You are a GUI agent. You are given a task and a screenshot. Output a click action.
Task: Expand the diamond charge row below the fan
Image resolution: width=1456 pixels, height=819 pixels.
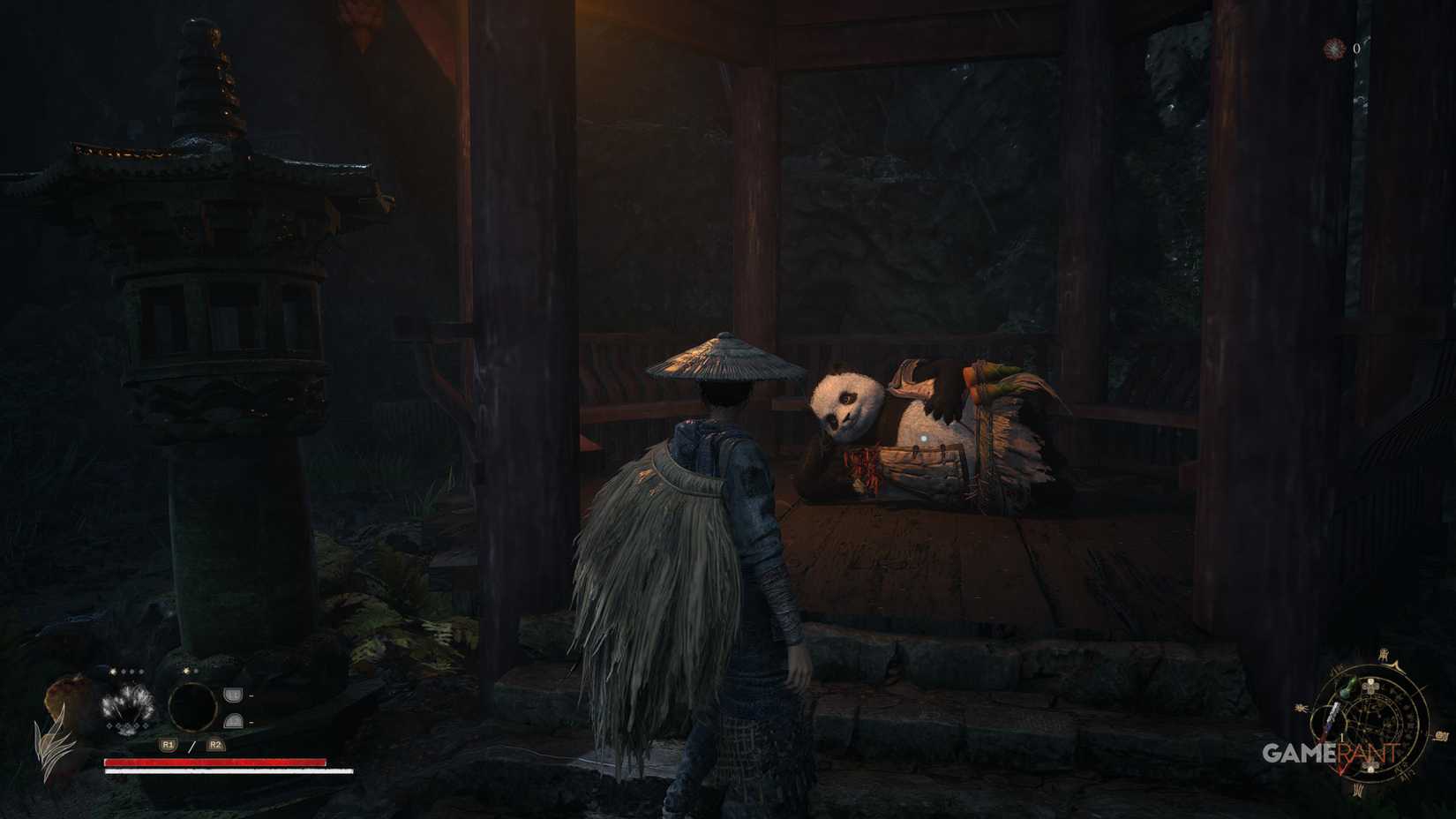[127, 725]
